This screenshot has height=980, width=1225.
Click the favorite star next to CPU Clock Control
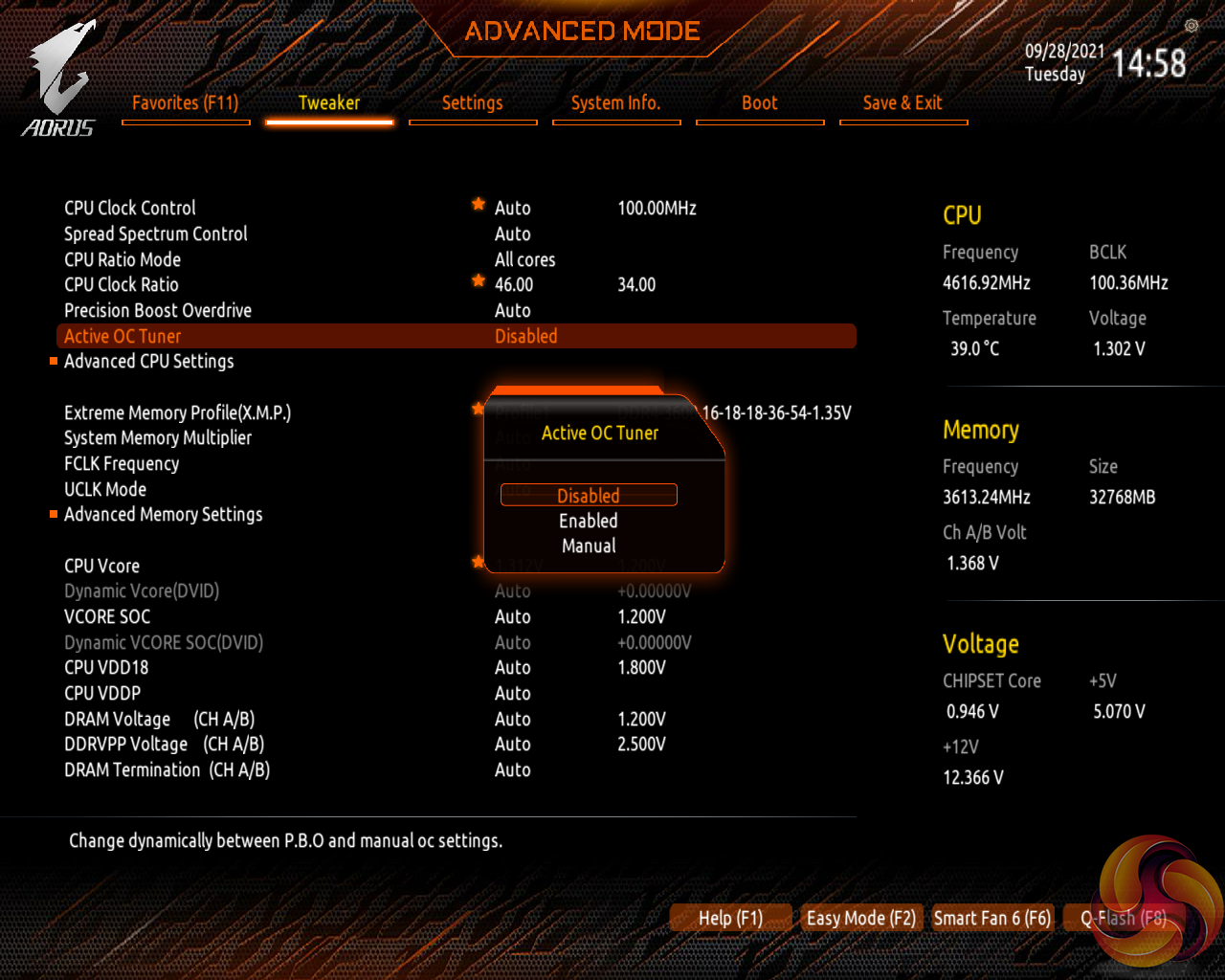[x=478, y=204]
